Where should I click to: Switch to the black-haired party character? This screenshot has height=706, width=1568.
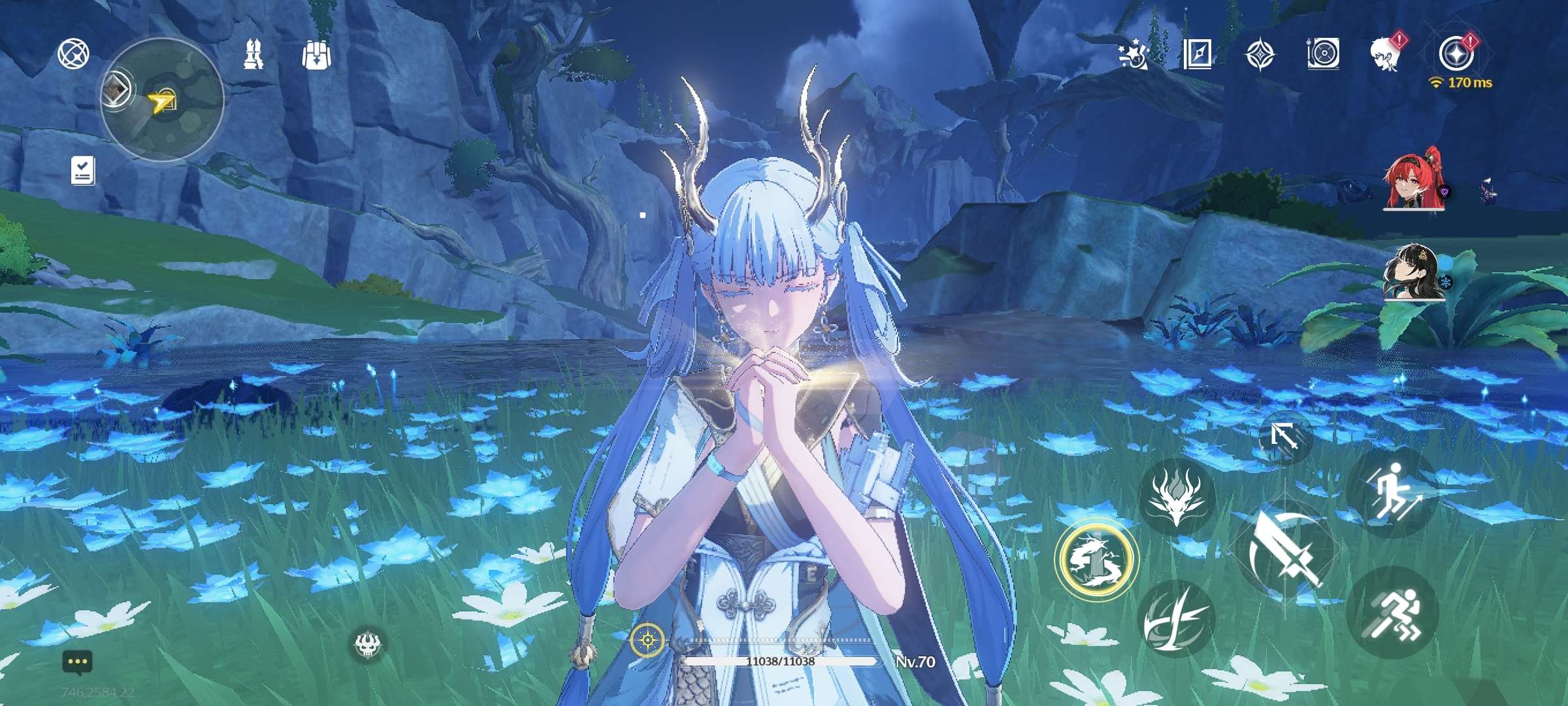(x=1414, y=271)
